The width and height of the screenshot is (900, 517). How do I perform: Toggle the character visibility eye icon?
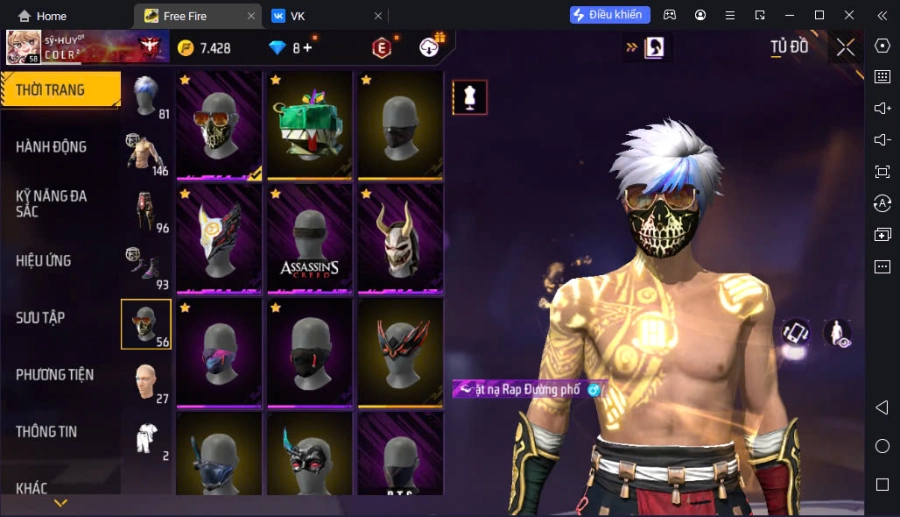(x=837, y=334)
